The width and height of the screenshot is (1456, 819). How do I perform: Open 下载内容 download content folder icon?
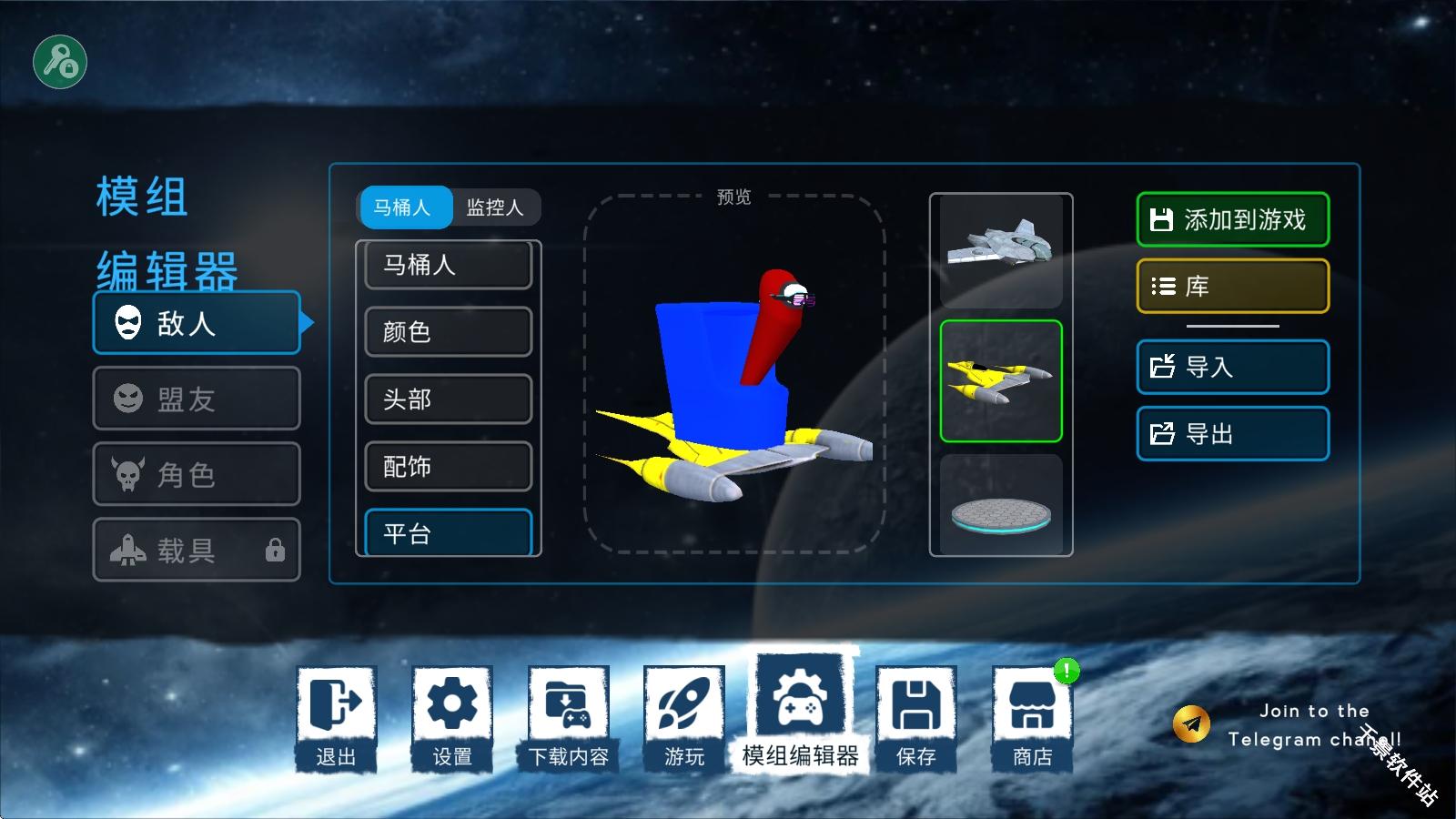[x=568, y=719]
